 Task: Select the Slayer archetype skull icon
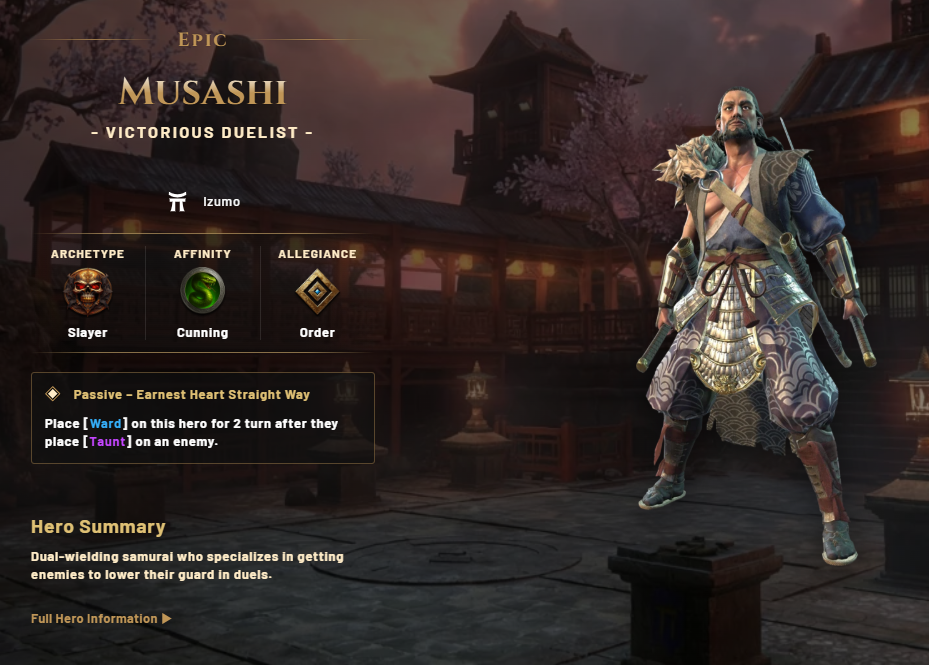tap(87, 292)
